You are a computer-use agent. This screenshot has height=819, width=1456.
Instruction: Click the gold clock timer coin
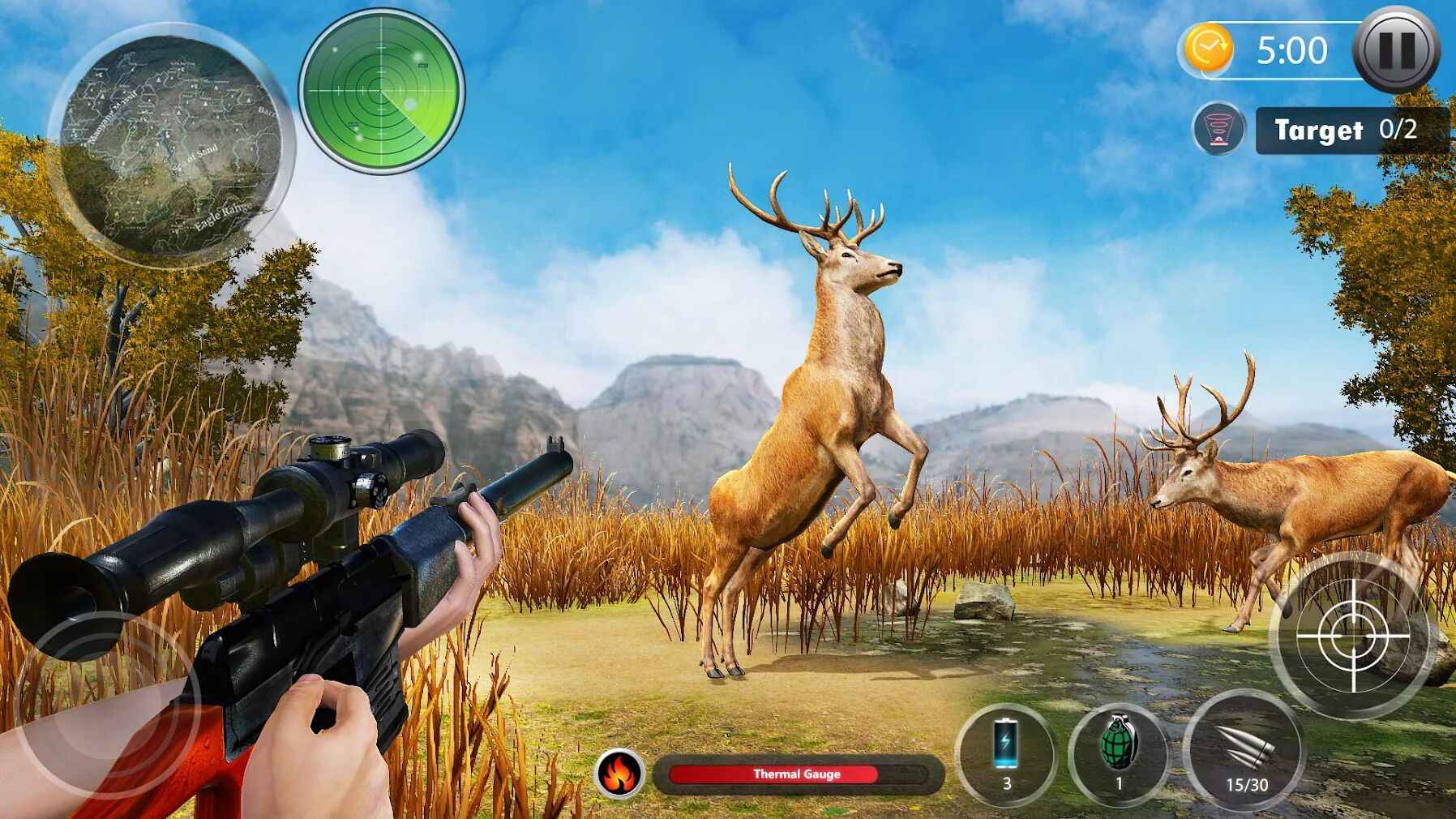pyautogui.click(x=1208, y=49)
